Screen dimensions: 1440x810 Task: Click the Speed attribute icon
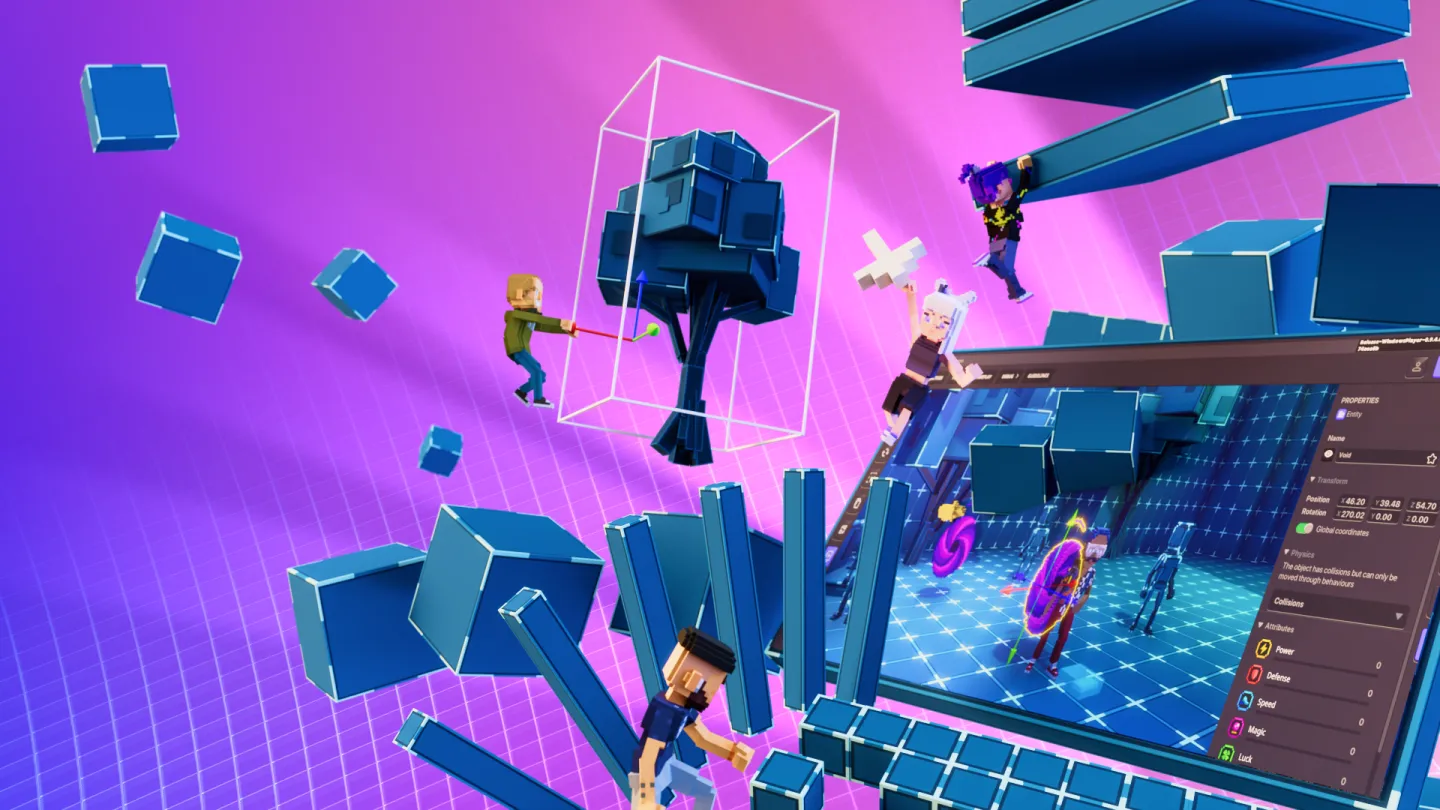pyautogui.click(x=1245, y=701)
